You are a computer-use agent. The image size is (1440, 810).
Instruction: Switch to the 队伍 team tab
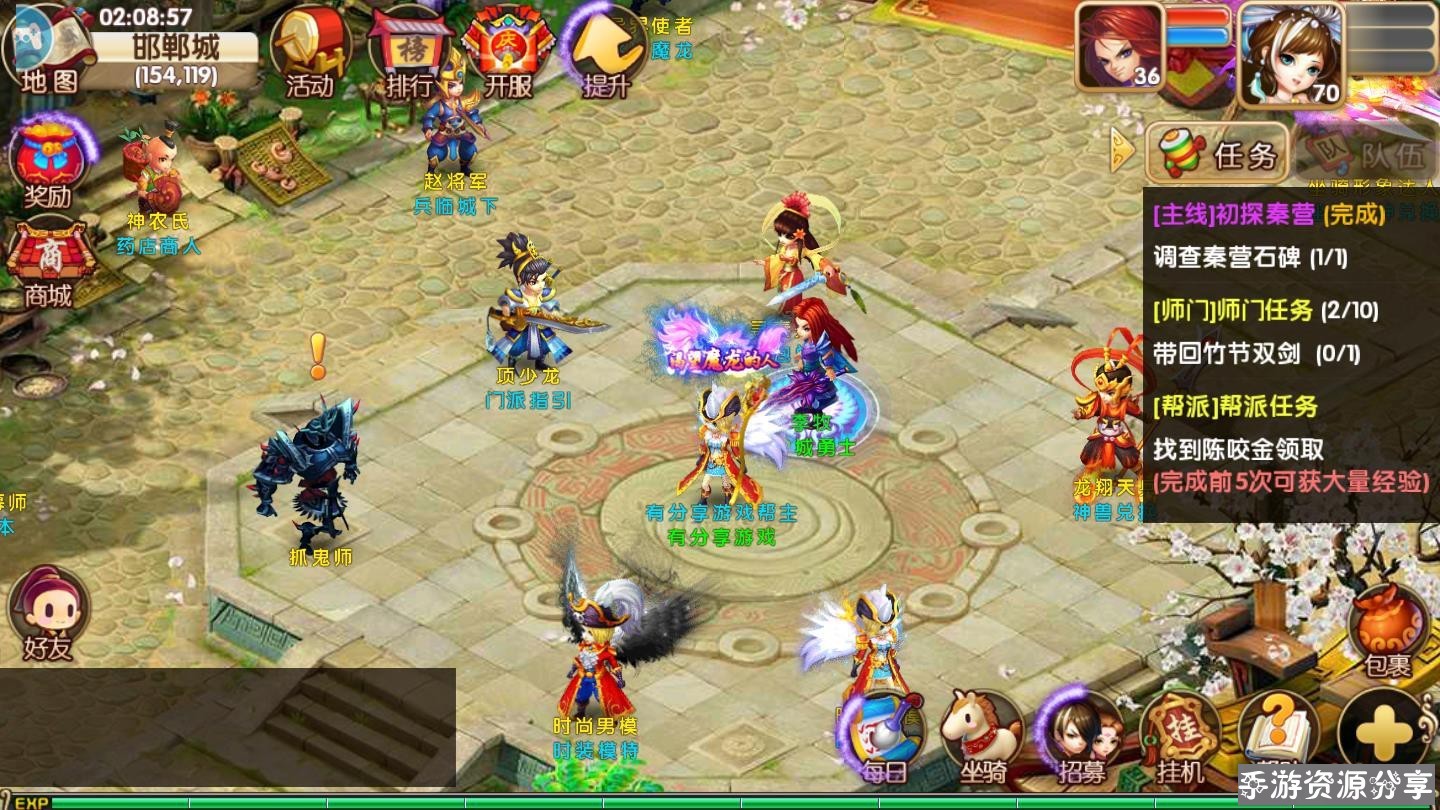pyautogui.click(x=1366, y=154)
